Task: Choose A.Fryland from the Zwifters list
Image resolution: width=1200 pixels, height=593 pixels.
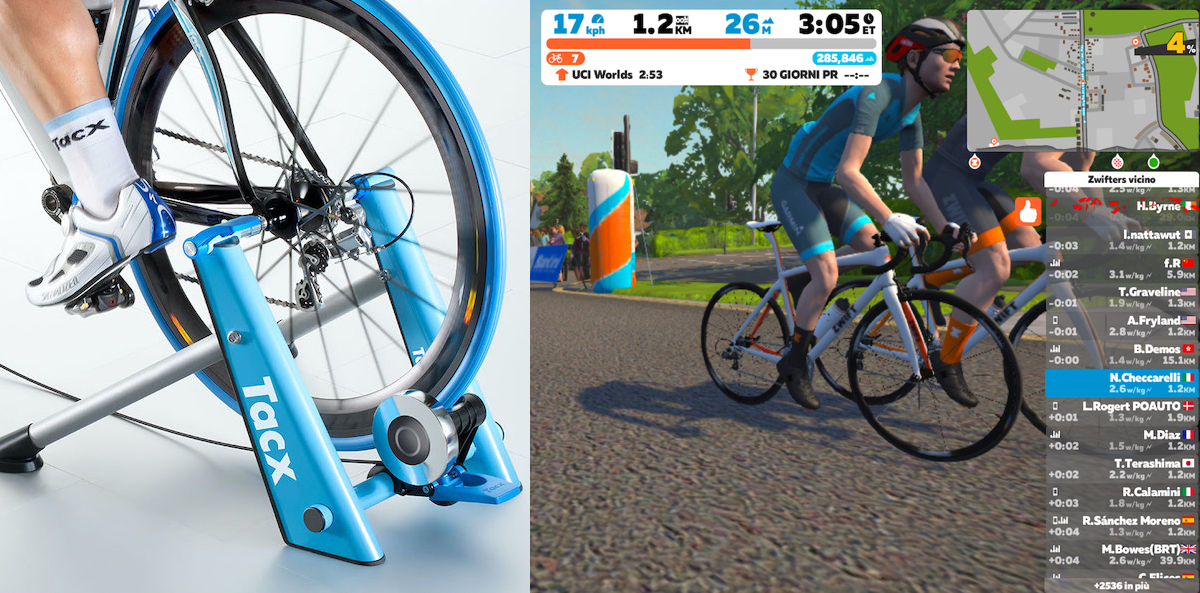Action: coord(1121,325)
